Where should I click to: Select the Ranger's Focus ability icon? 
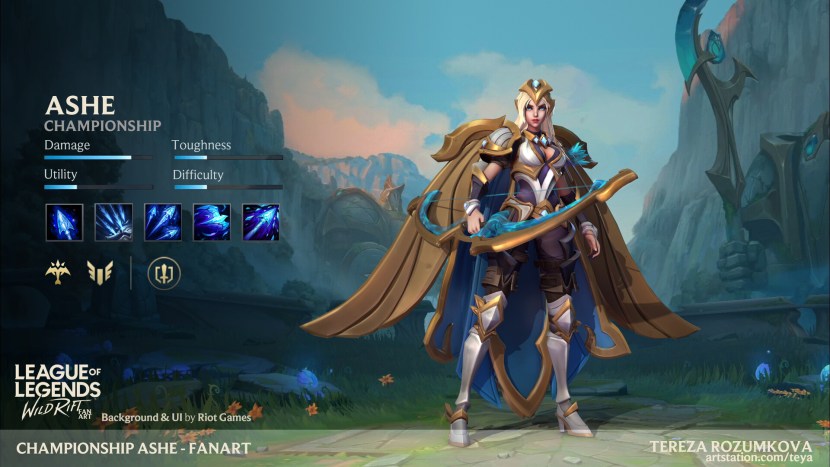point(113,222)
